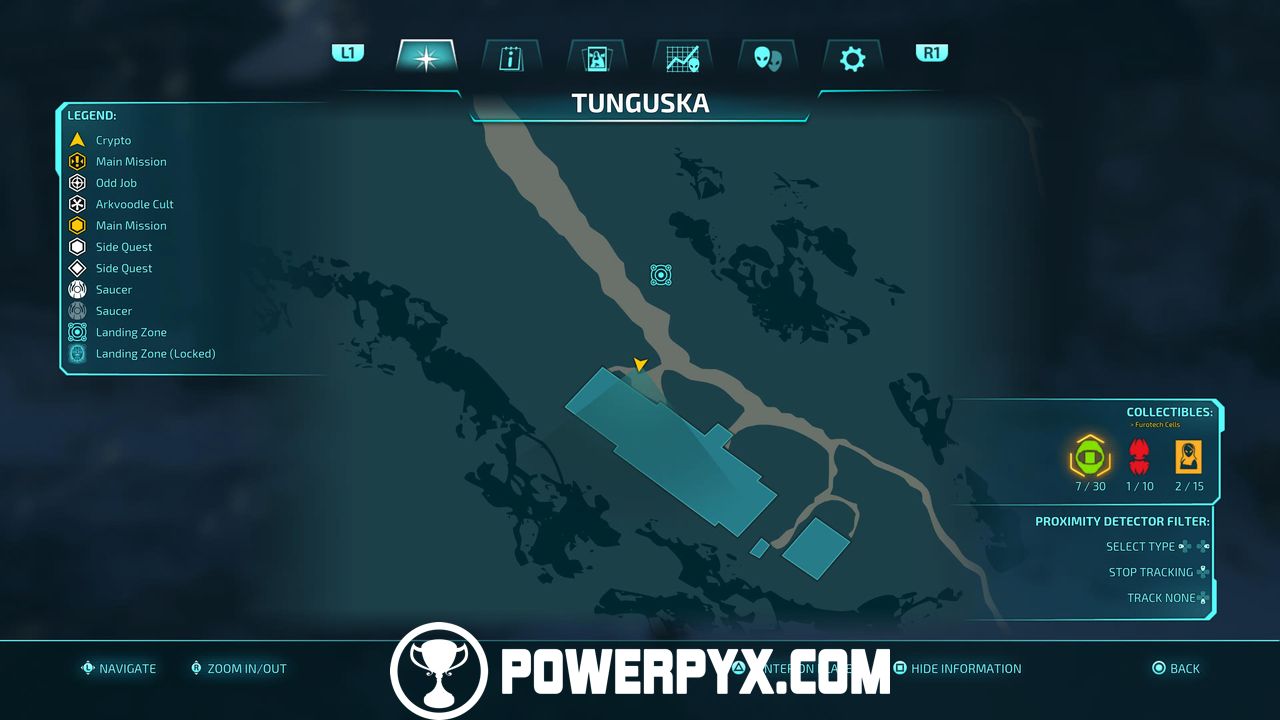Viewport: 1280px width, 720px height.
Task: Open the photo gallery tab
Action: pyautogui.click(x=597, y=57)
